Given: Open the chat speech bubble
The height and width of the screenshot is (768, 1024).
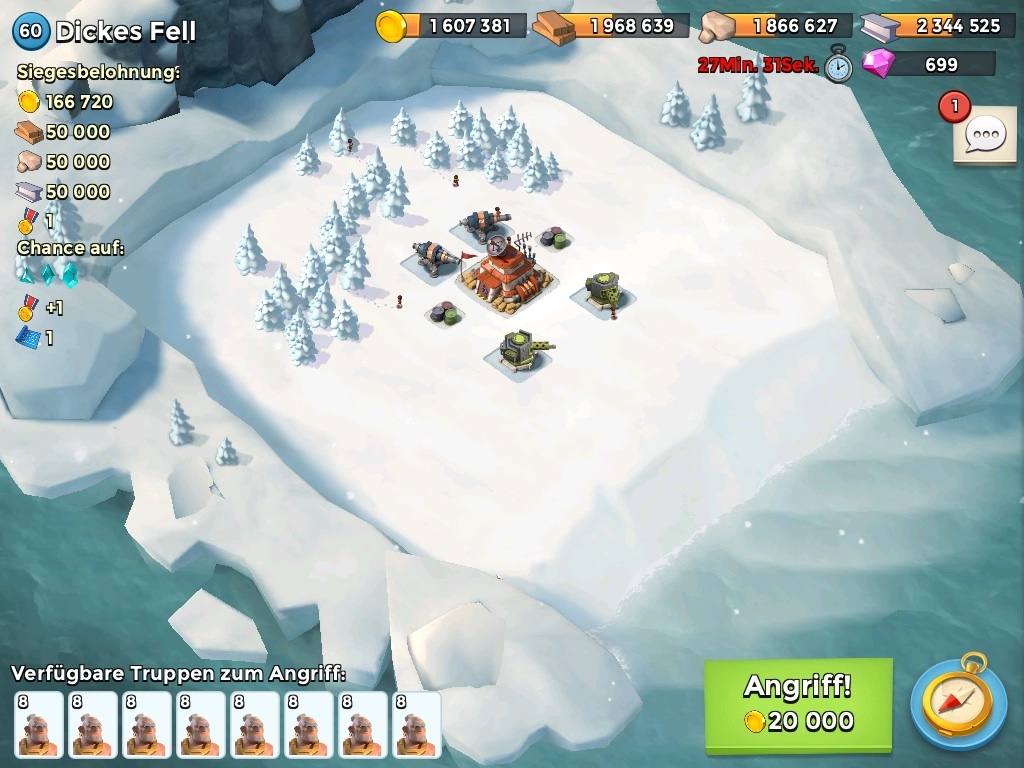Looking at the screenshot, I should [x=986, y=134].
